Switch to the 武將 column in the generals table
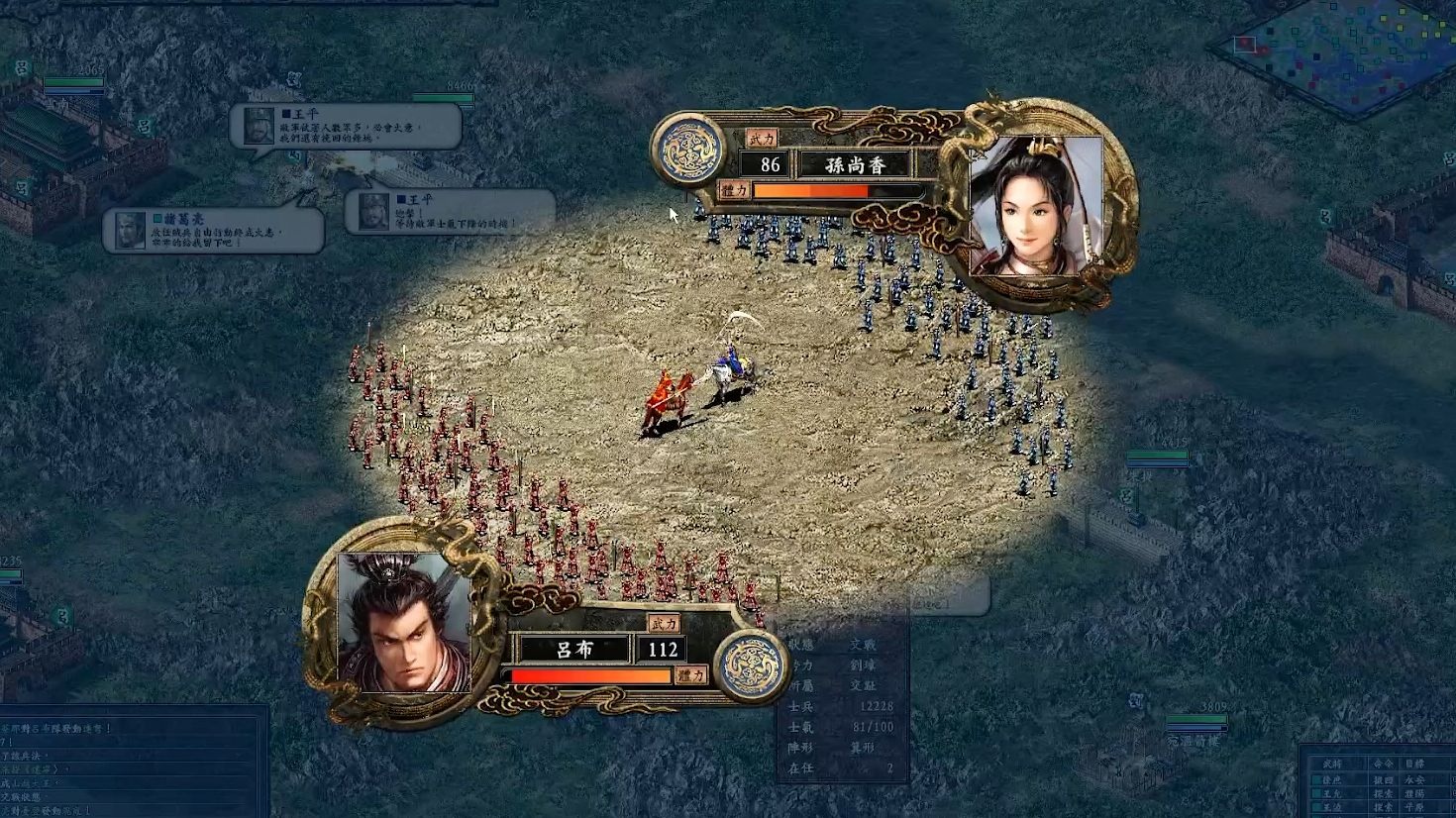This screenshot has width=1456, height=818. [1332, 763]
